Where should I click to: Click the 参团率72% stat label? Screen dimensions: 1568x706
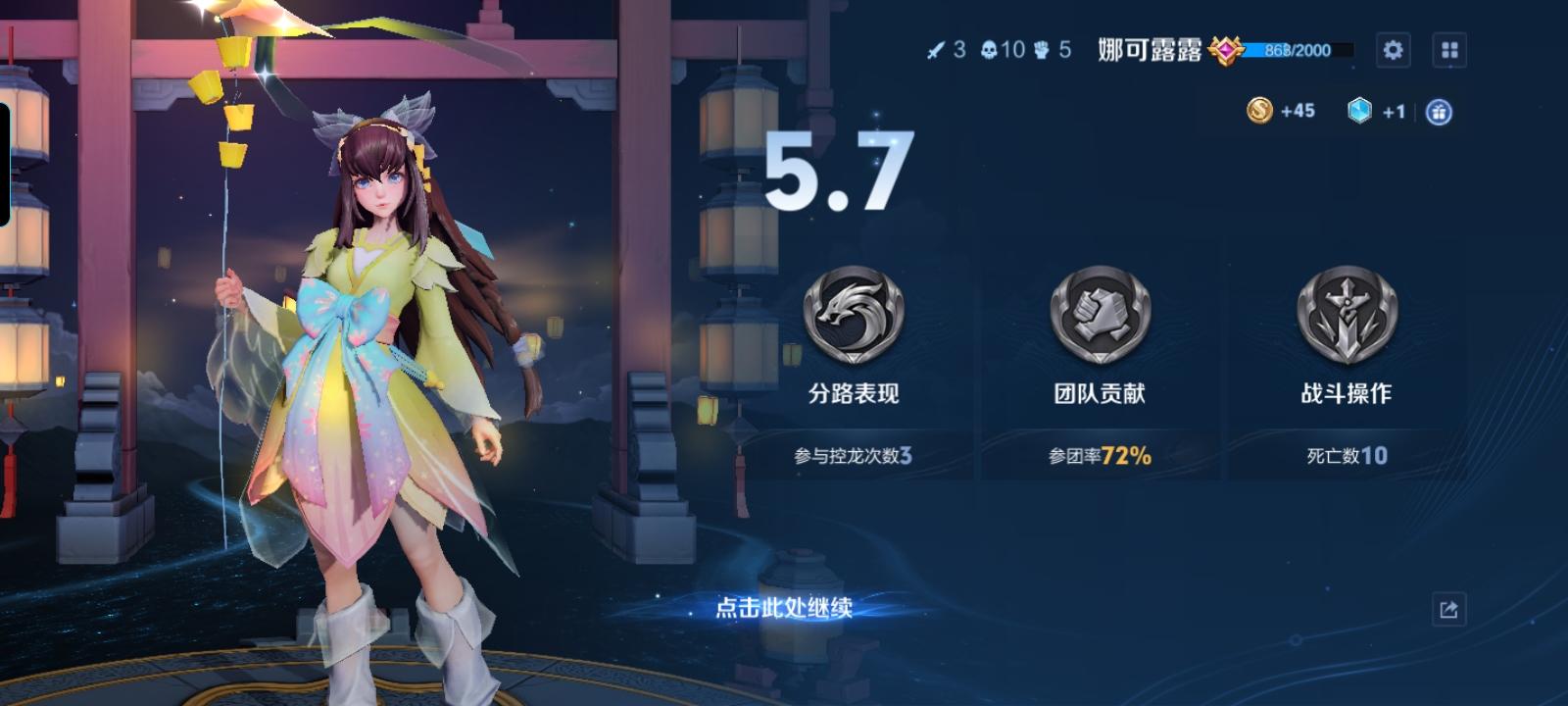pyautogui.click(x=1100, y=454)
